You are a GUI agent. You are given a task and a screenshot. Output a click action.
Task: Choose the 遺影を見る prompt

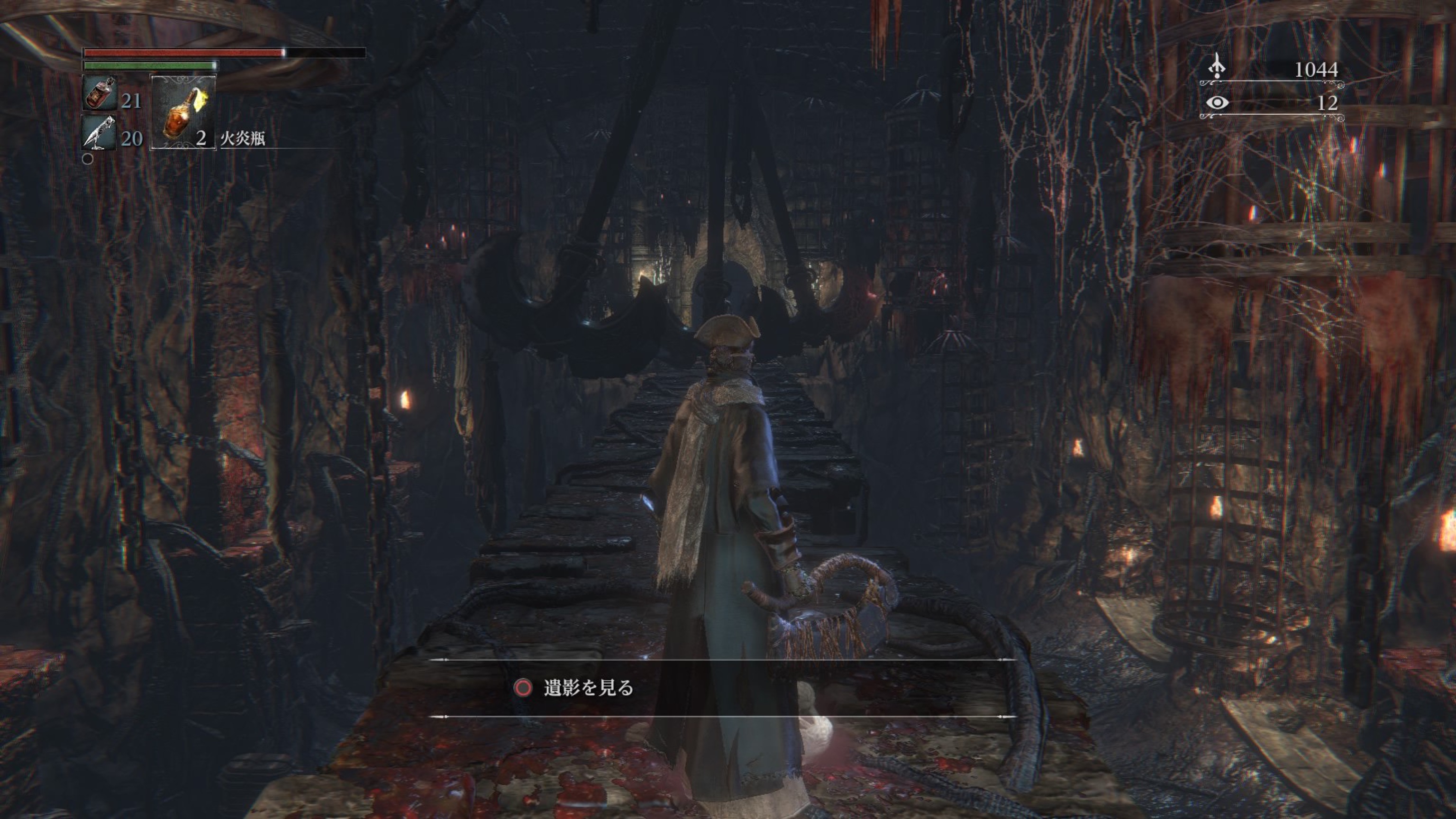(588, 688)
